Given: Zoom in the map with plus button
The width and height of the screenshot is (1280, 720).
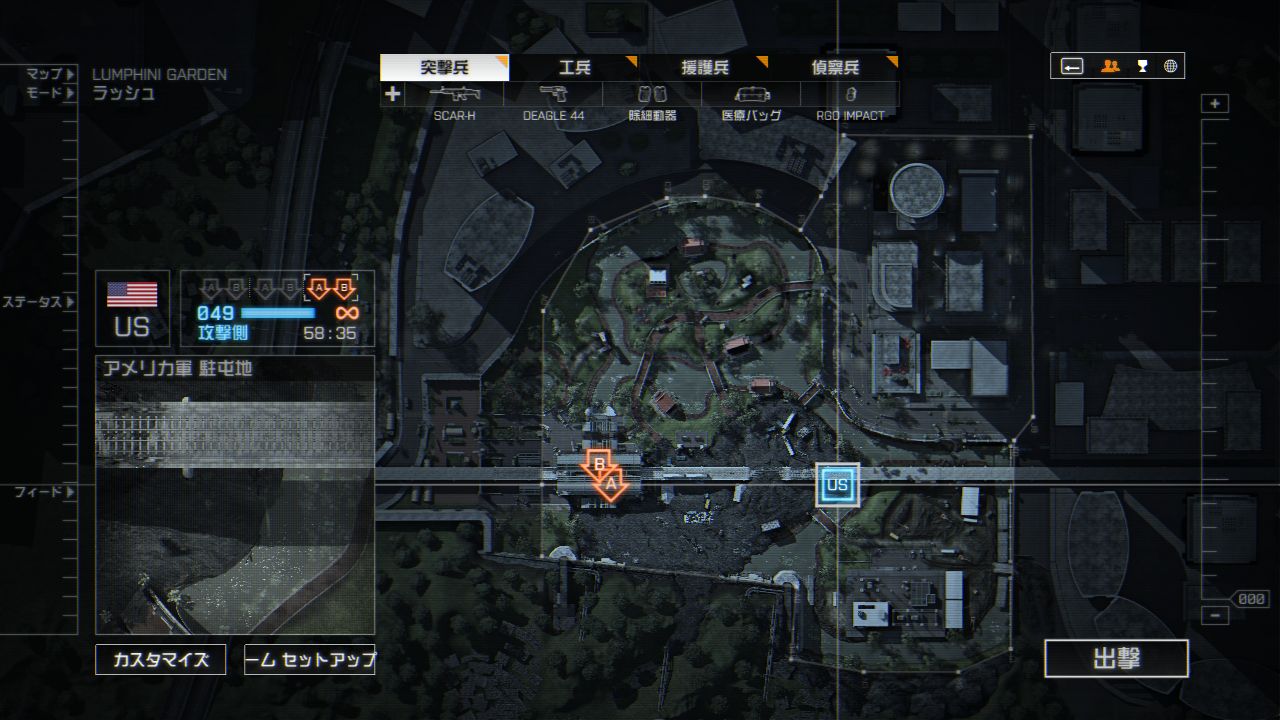Looking at the screenshot, I should point(1215,104).
